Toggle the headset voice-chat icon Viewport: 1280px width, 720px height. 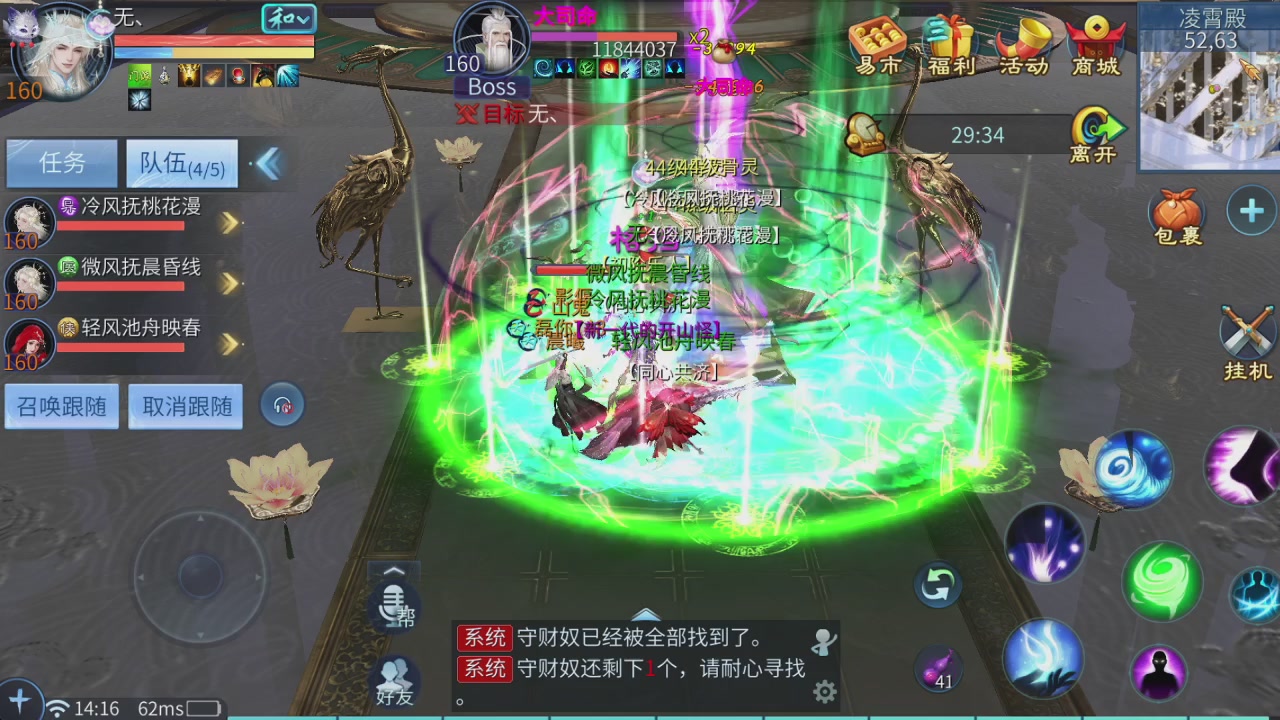click(282, 405)
